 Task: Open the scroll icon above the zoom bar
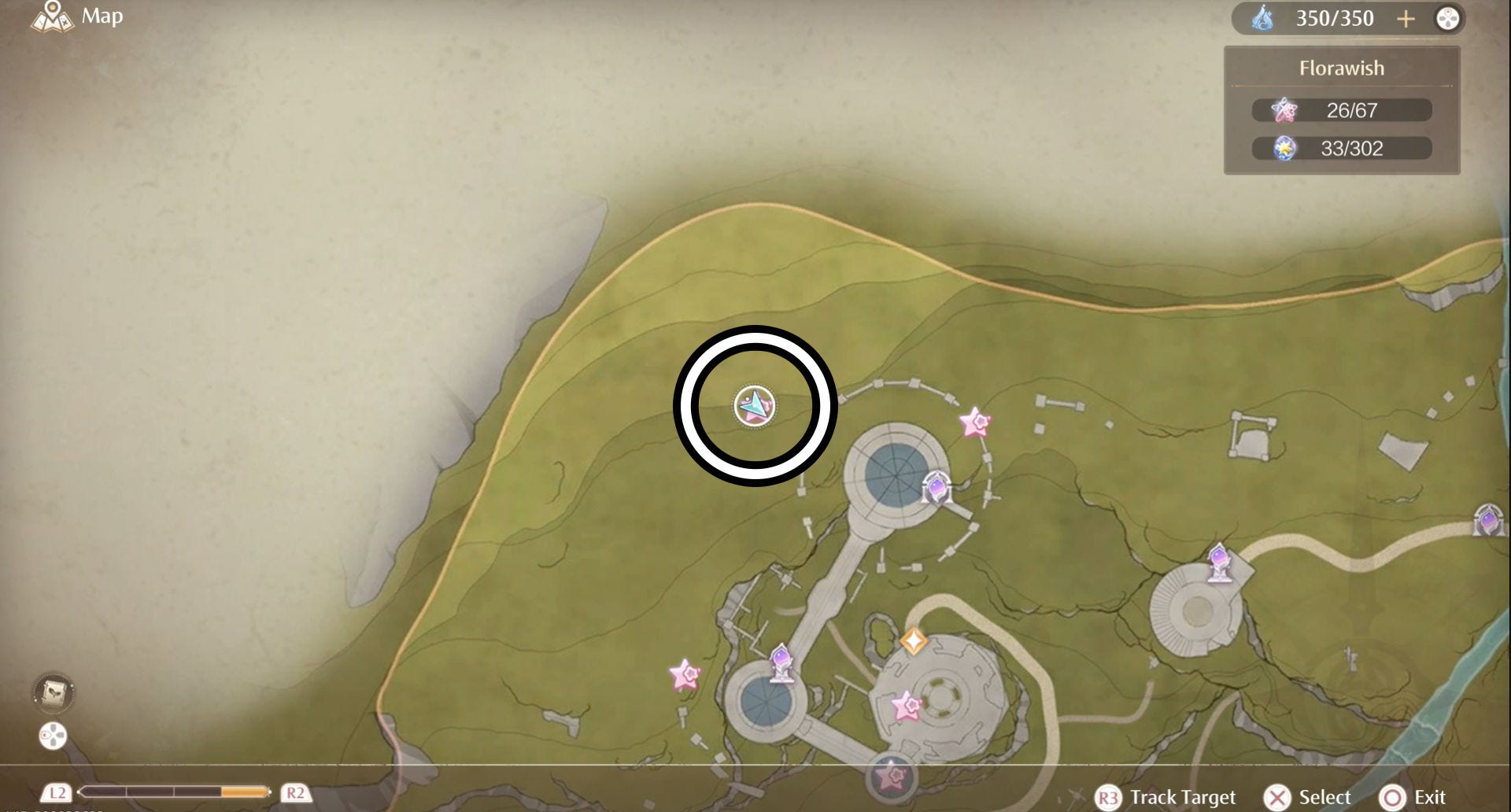coord(53,692)
